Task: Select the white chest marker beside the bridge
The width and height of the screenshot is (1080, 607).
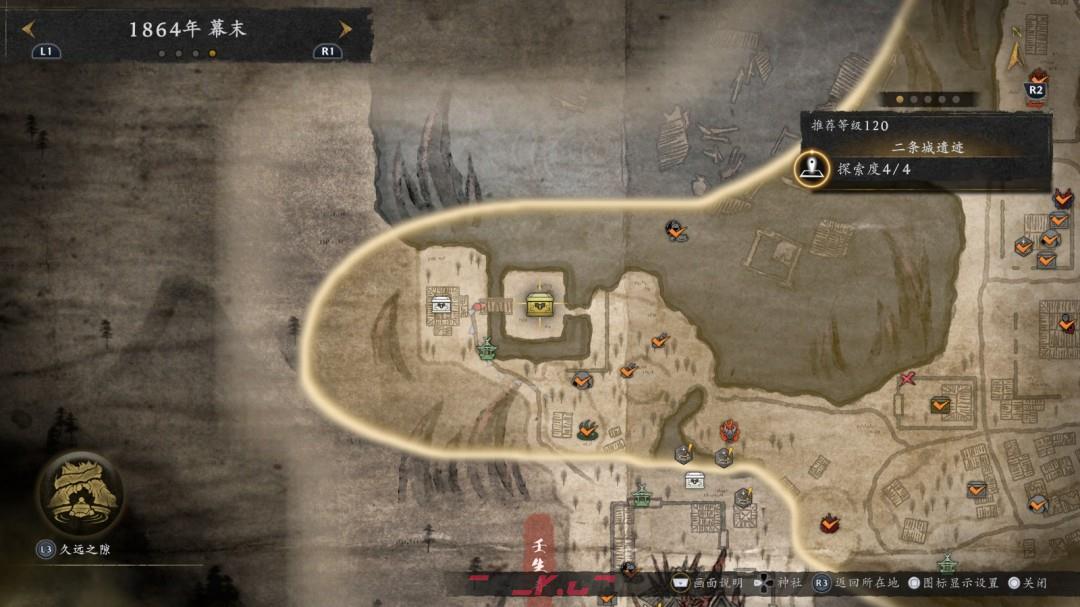Action: point(440,304)
